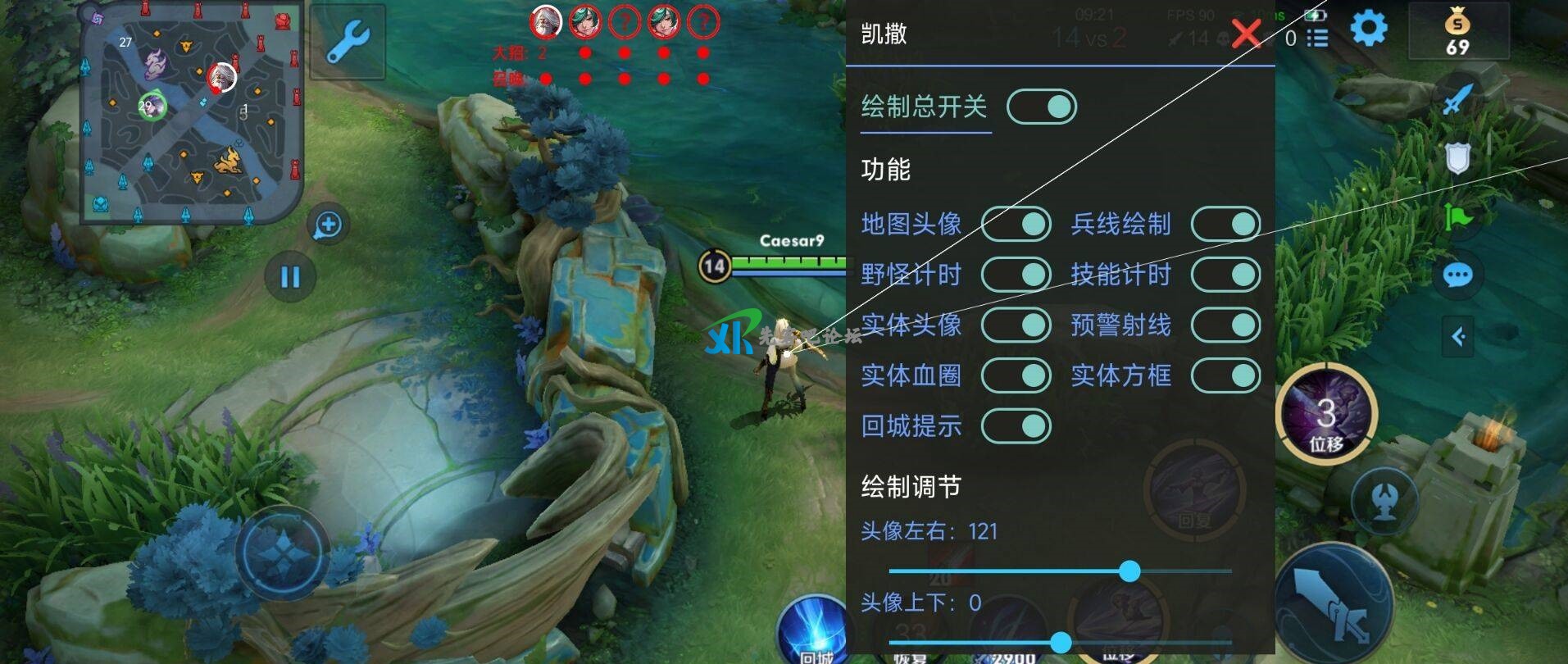This screenshot has width=1568, height=664.
Task: Pause the game with the pause icon
Action: pos(289,277)
